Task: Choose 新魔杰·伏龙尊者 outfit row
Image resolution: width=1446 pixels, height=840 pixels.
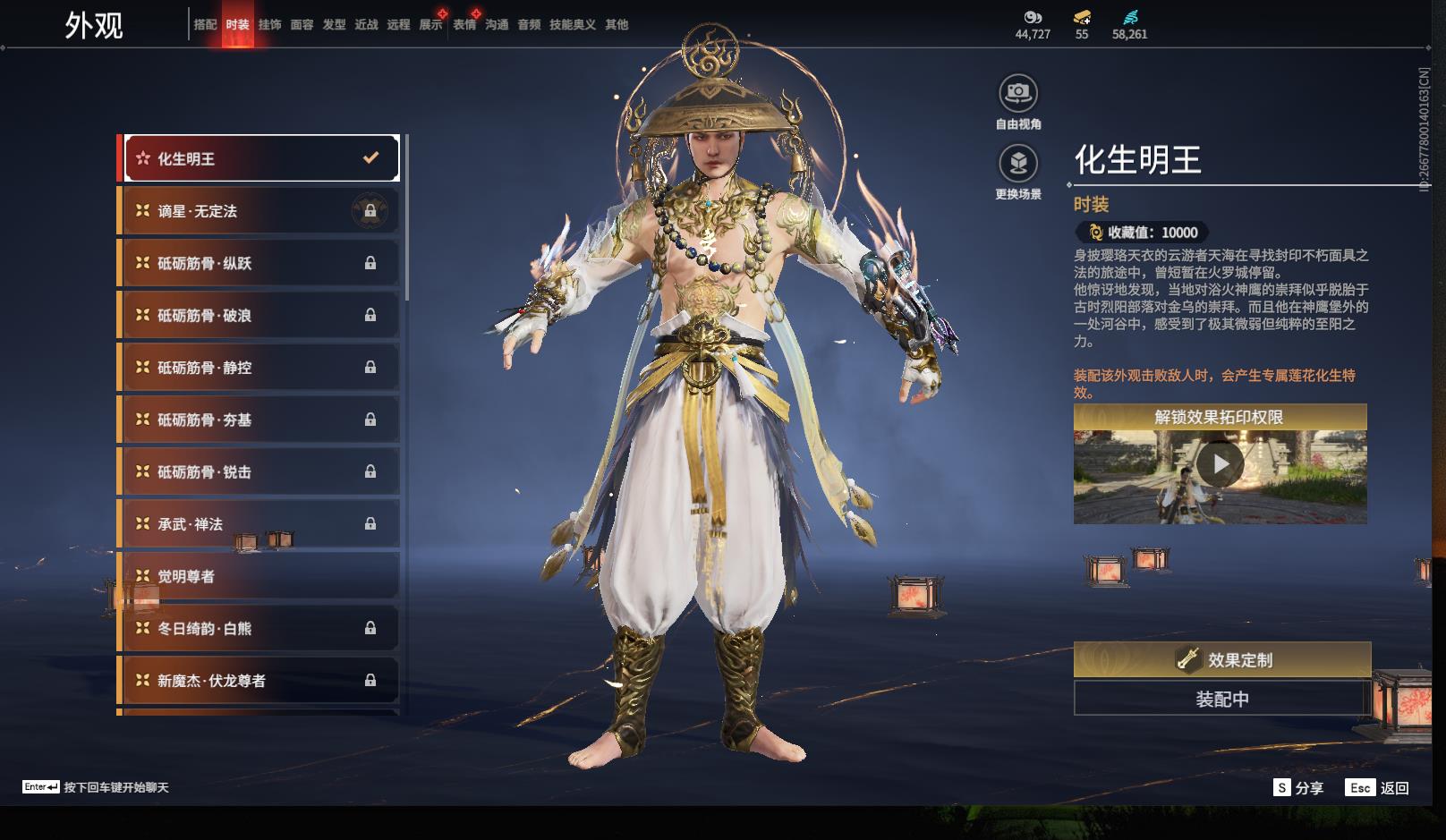Action: (x=260, y=681)
